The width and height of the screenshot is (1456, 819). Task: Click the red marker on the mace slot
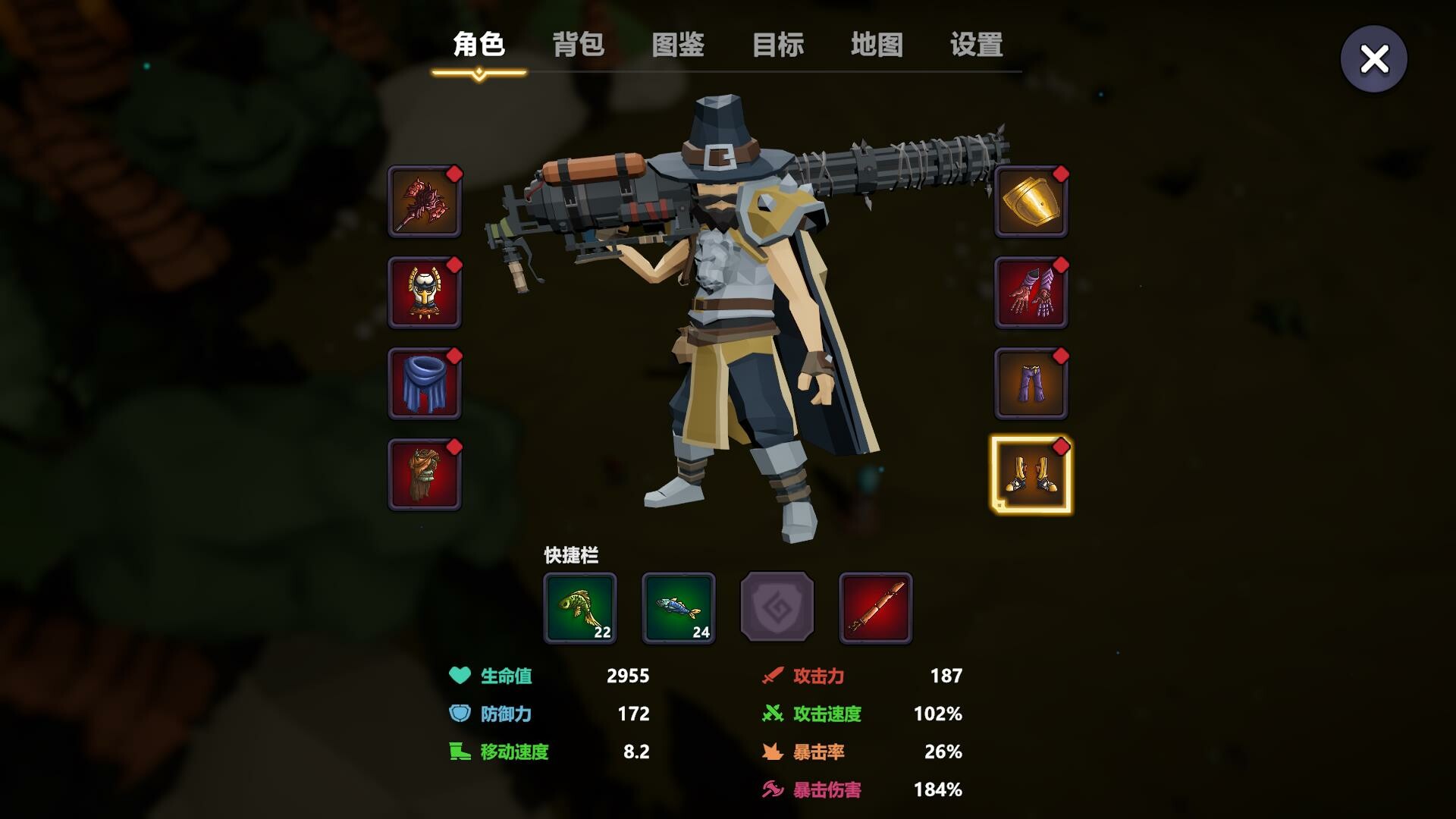tap(456, 174)
